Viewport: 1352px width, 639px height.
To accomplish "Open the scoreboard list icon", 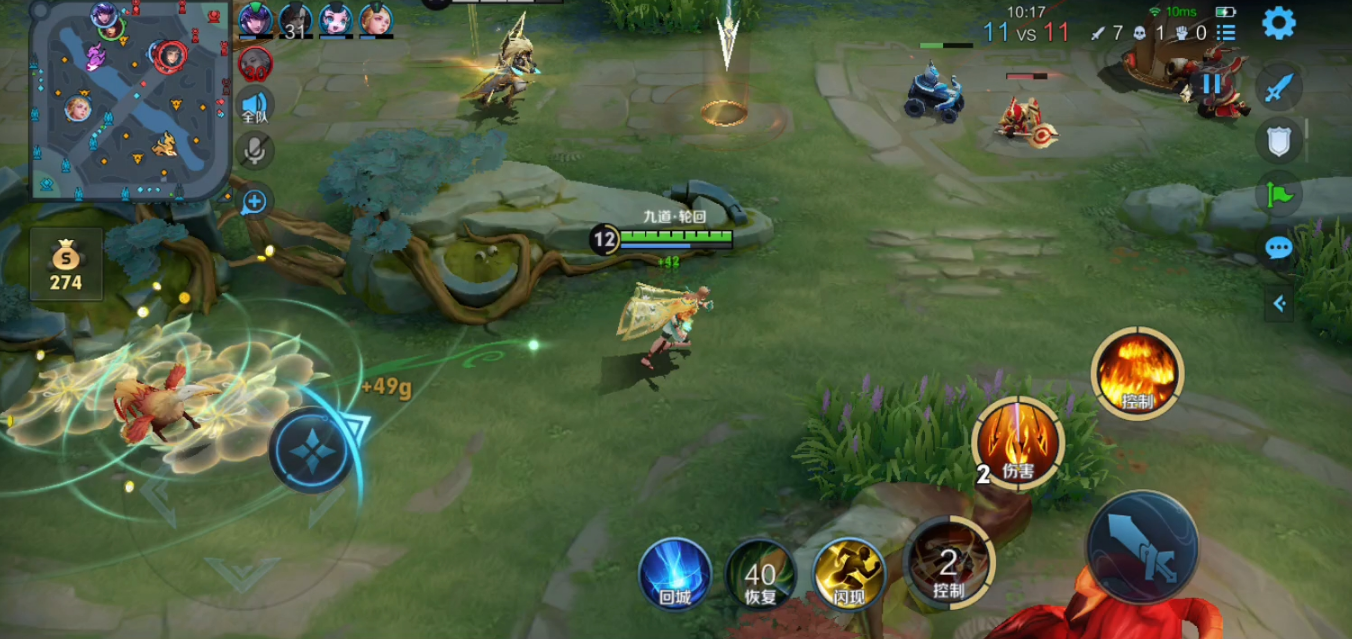I will pos(1226,32).
